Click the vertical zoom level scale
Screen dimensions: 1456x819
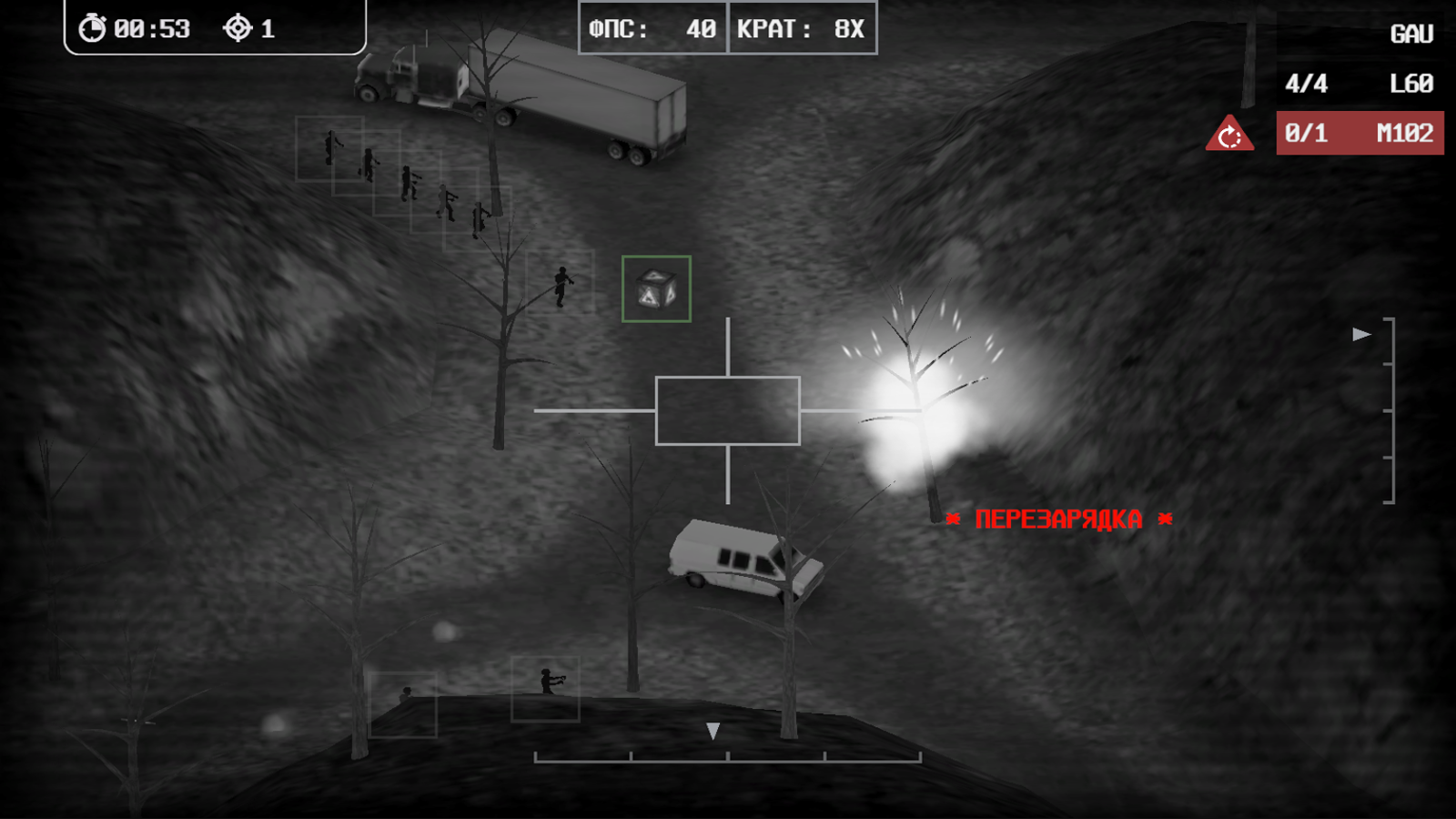(x=1391, y=409)
